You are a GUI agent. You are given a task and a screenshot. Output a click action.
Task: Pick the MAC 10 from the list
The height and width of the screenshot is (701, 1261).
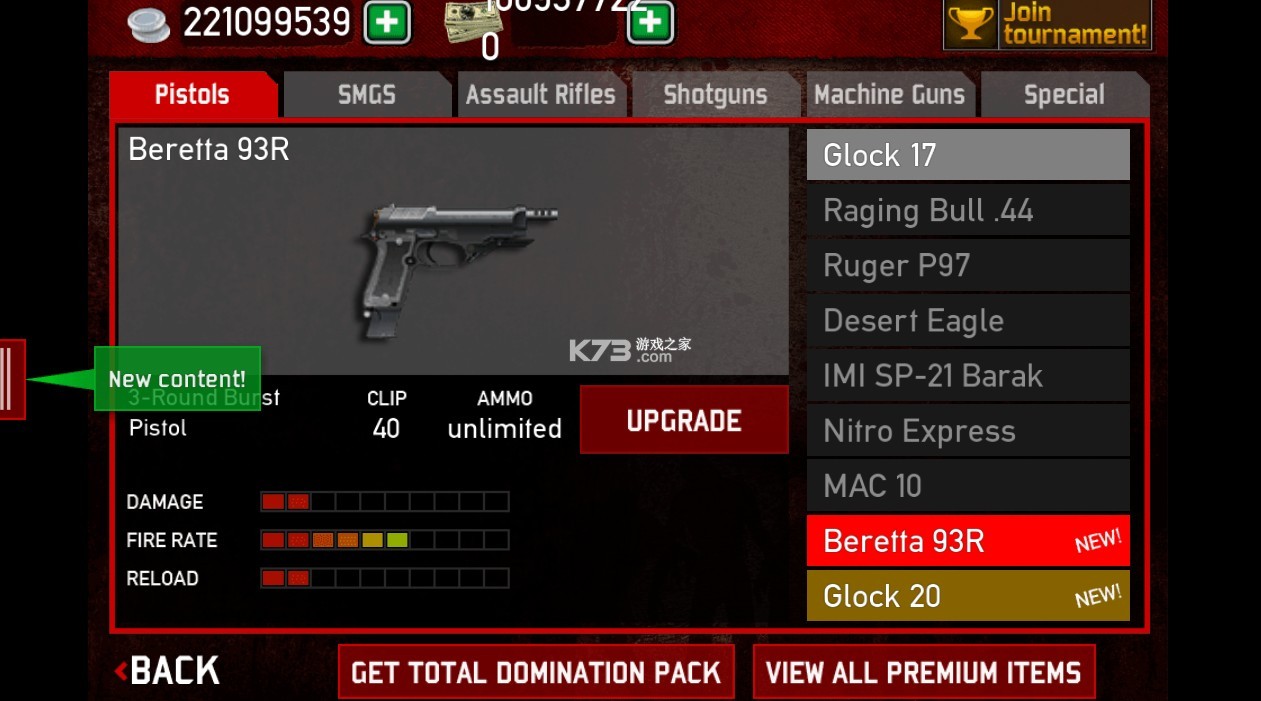(x=968, y=486)
